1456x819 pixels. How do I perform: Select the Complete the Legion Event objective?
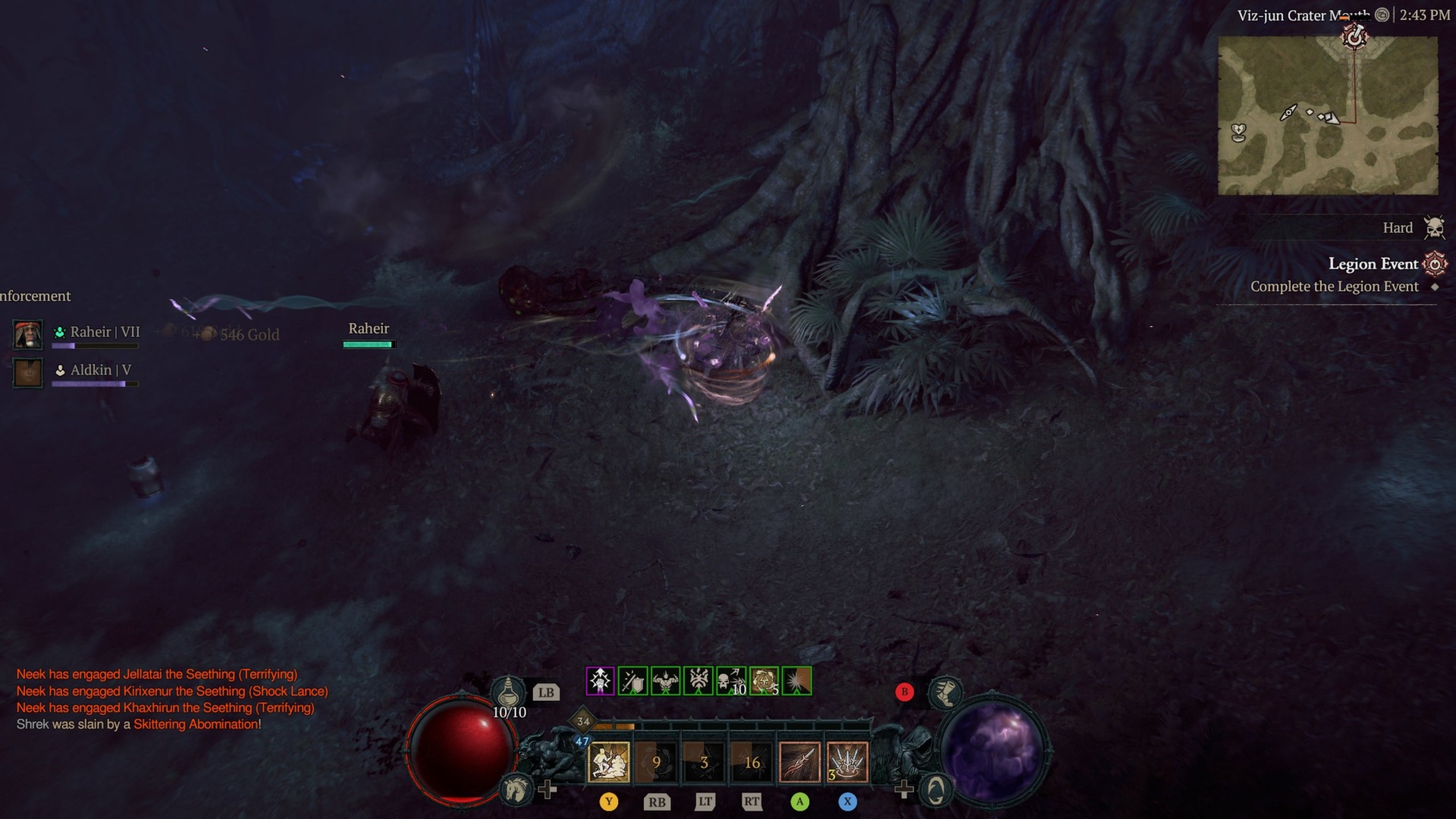click(1335, 286)
